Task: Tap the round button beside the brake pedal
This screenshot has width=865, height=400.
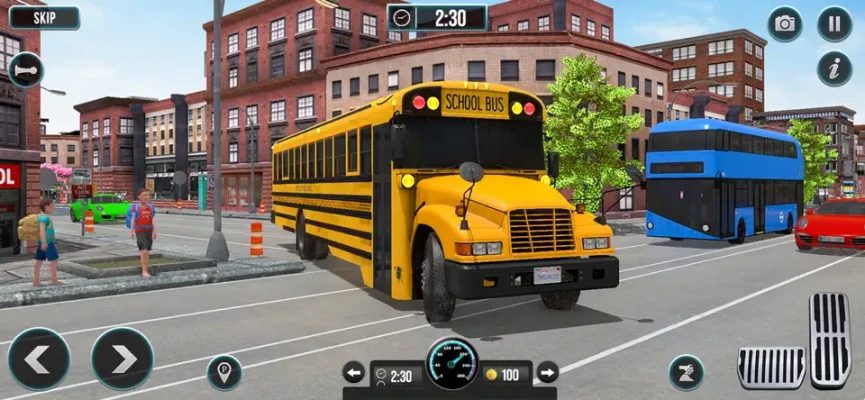Action: [x=686, y=372]
